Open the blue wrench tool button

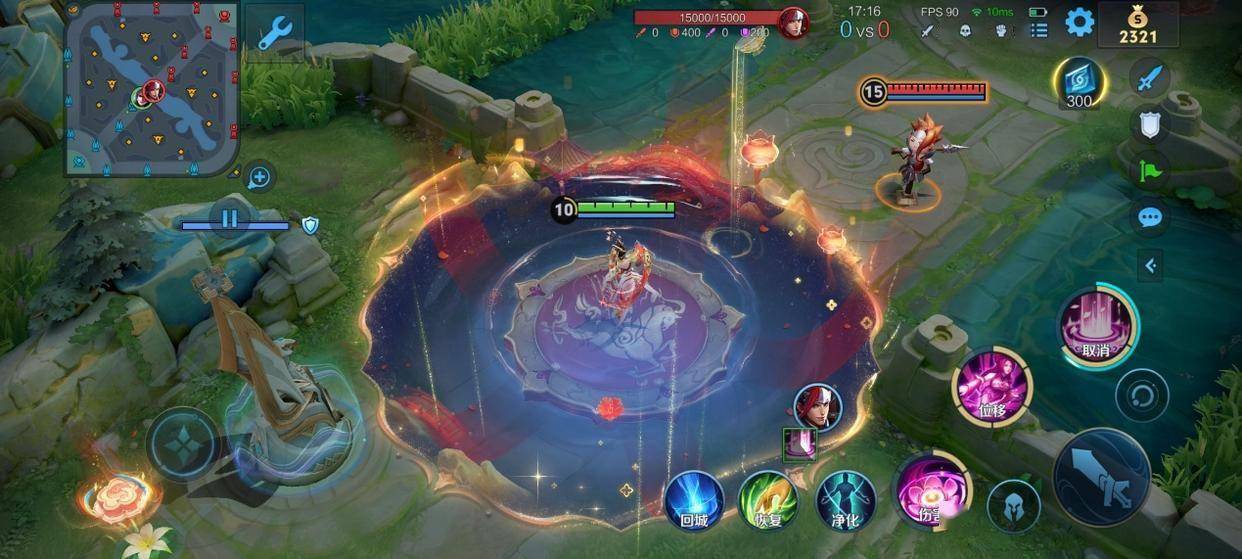(273, 33)
